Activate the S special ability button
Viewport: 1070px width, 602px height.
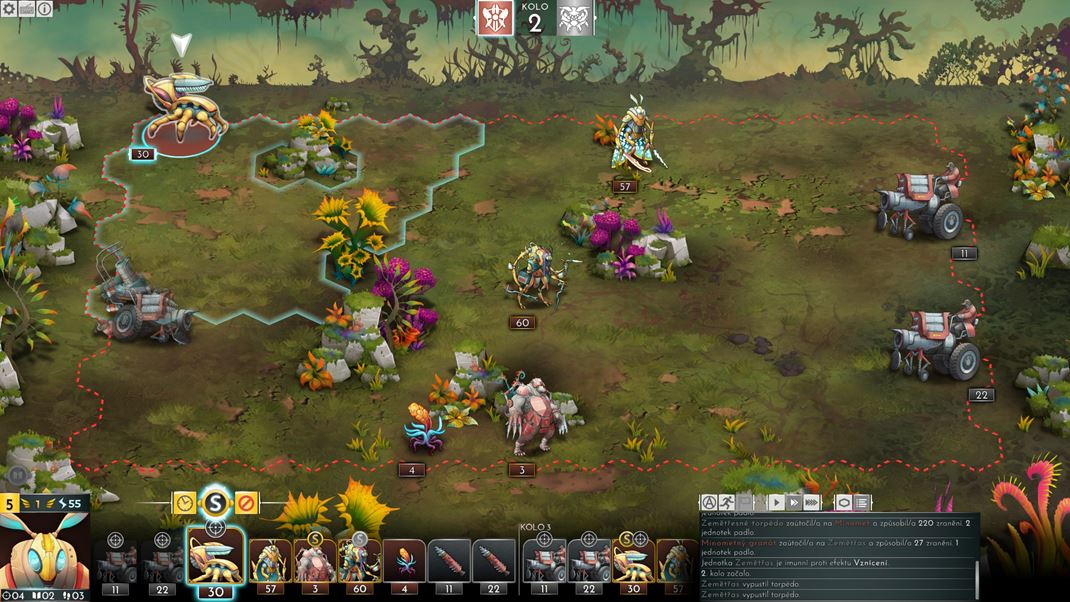[x=215, y=499]
